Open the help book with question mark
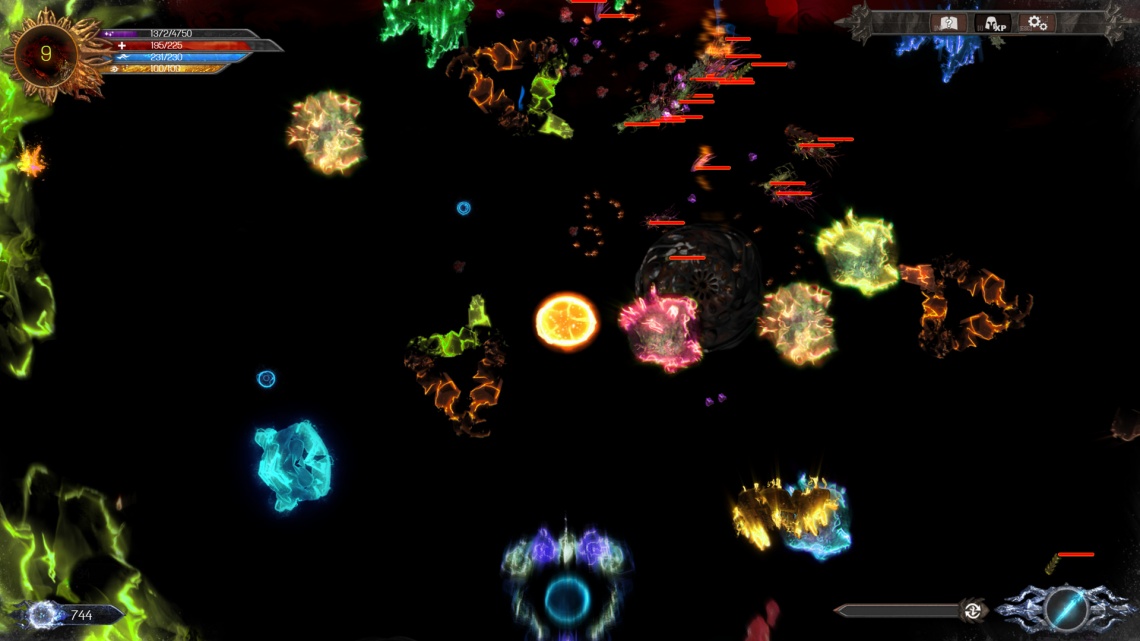The height and width of the screenshot is (641, 1140). pyautogui.click(x=948, y=23)
